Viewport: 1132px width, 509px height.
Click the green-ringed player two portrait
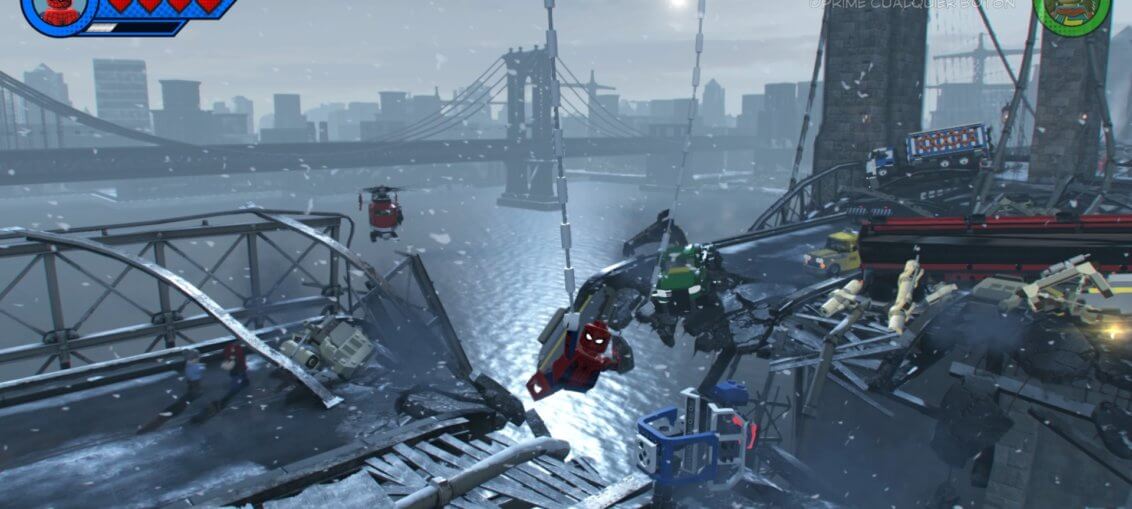coord(1072,9)
